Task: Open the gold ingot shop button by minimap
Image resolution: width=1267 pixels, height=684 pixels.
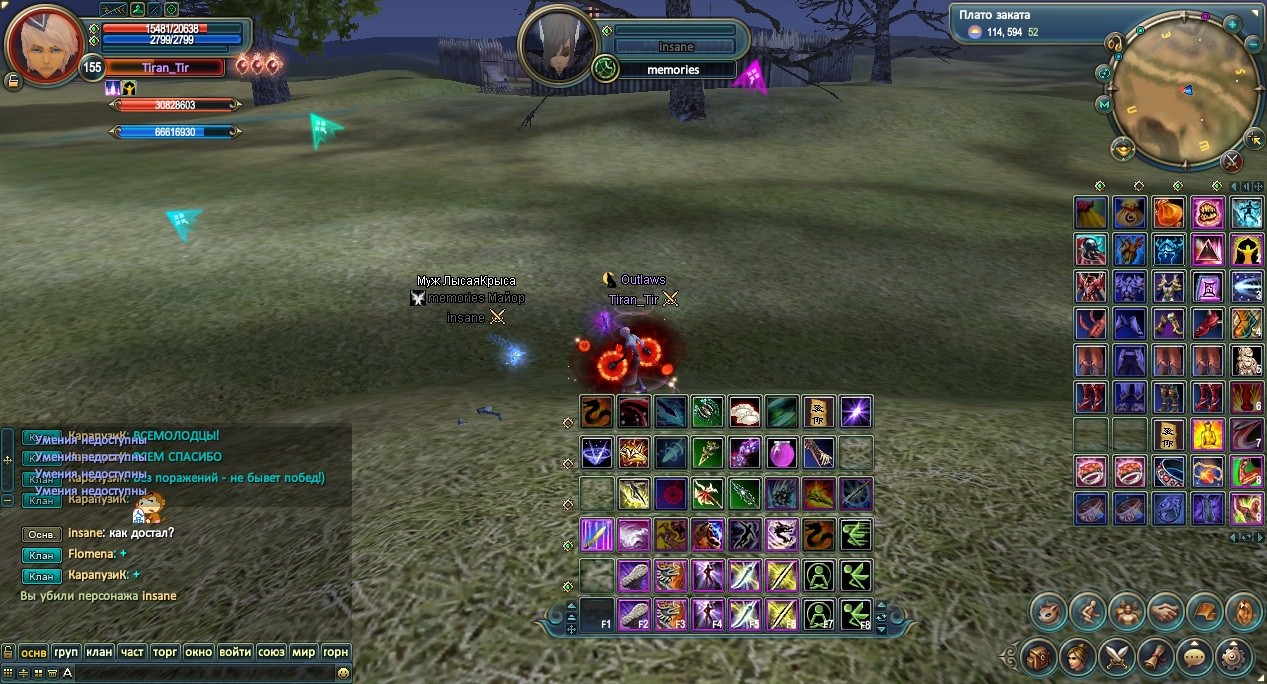Action: pyautogui.click(x=1122, y=149)
